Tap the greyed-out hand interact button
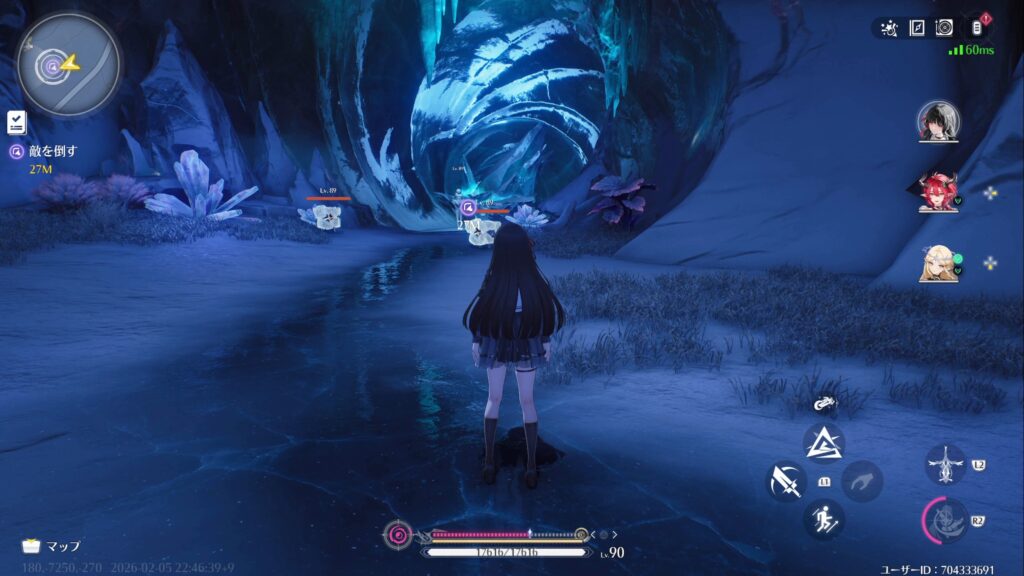 [861, 481]
